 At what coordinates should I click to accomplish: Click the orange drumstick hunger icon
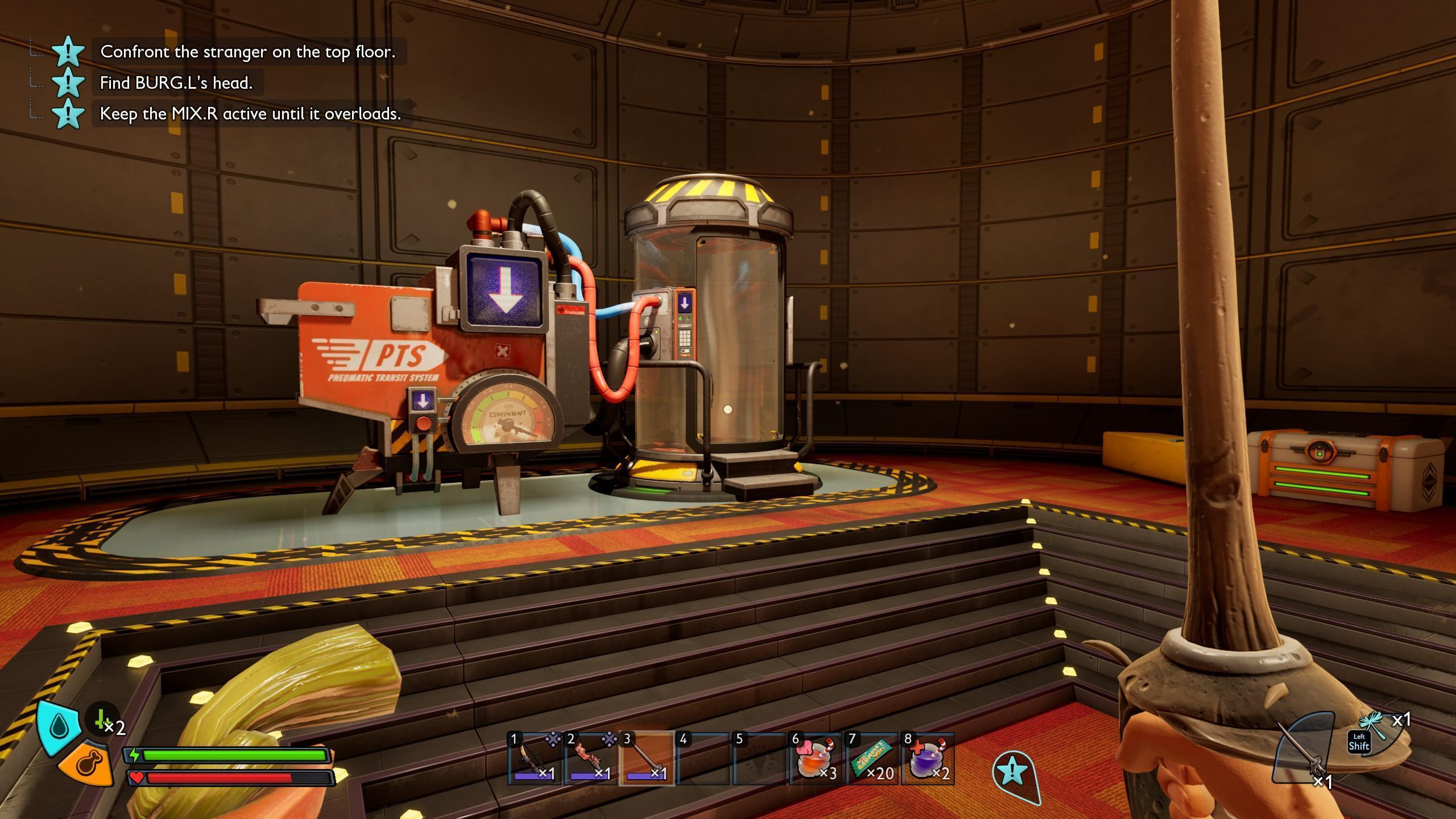89,763
